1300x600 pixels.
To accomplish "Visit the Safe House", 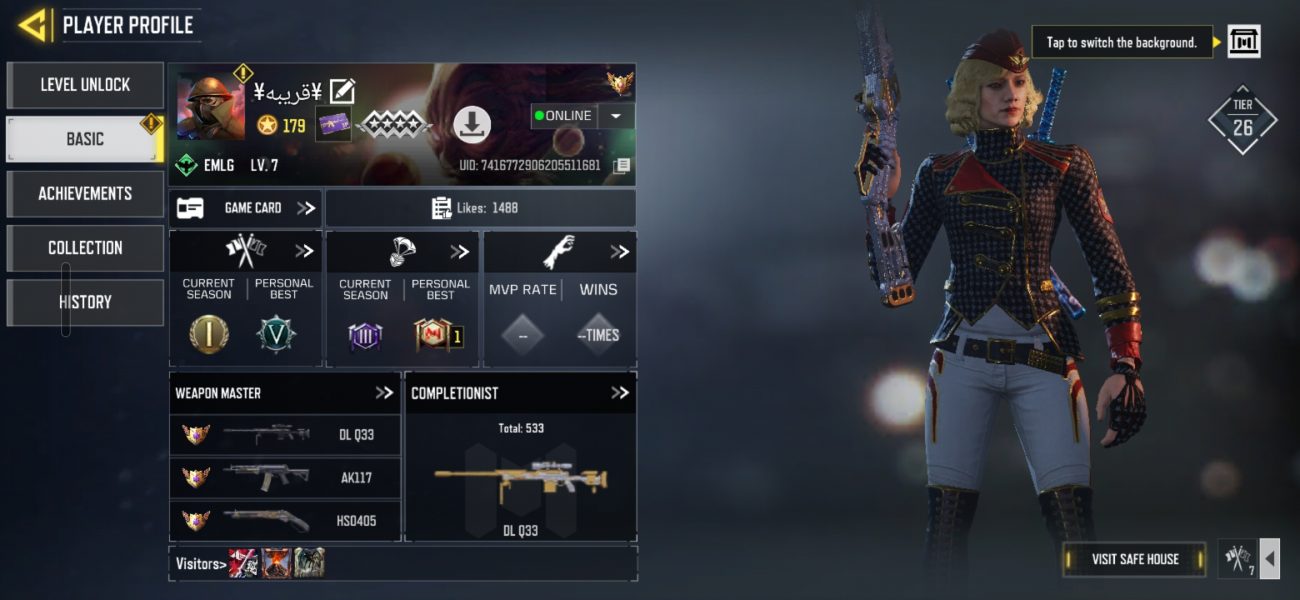I will point(1134,559).
